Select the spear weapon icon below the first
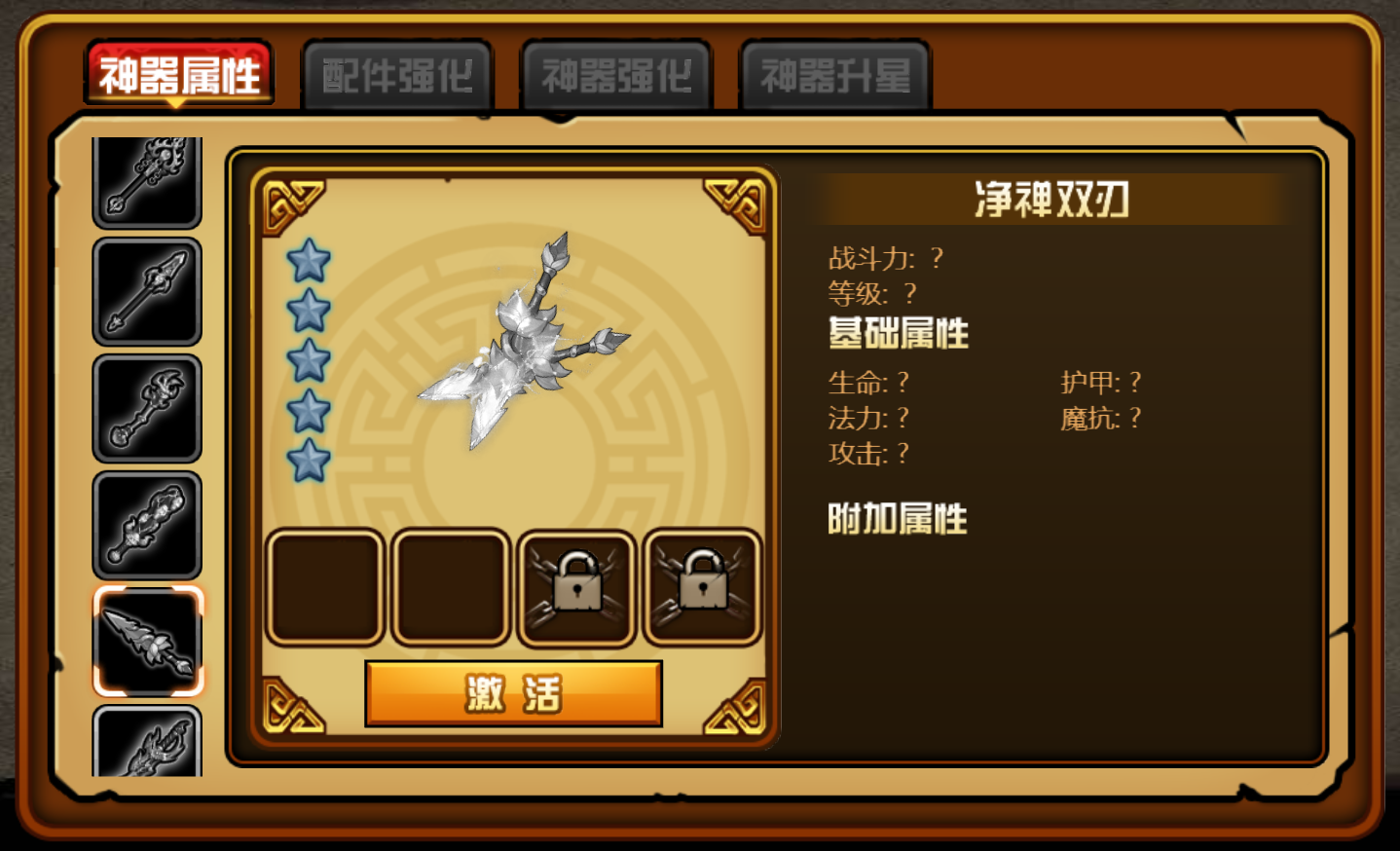The height and width of the screenshot is (851, 1400). click(x=147, y=289)
